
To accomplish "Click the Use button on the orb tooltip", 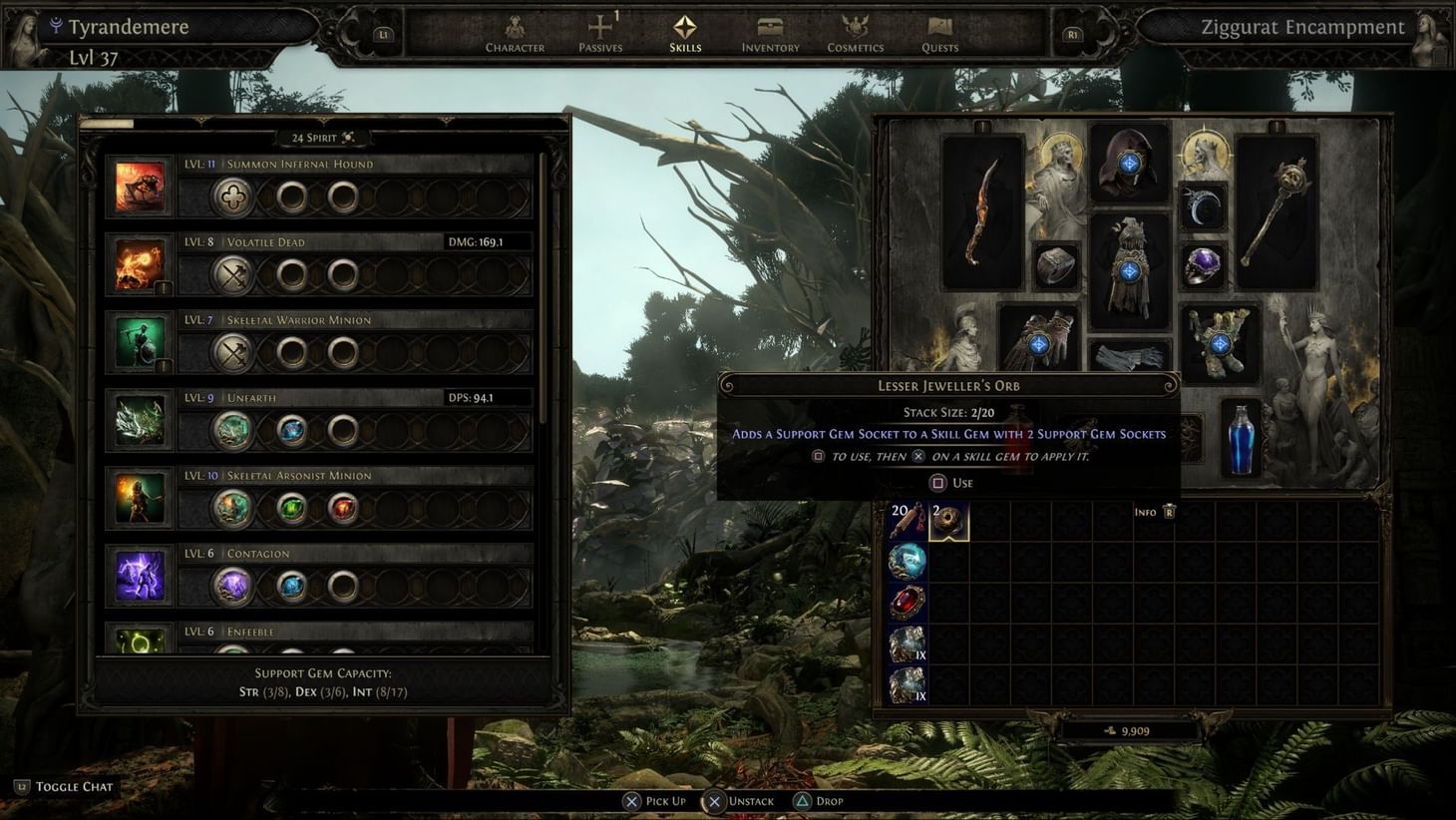I will click(x=950, y=483).
